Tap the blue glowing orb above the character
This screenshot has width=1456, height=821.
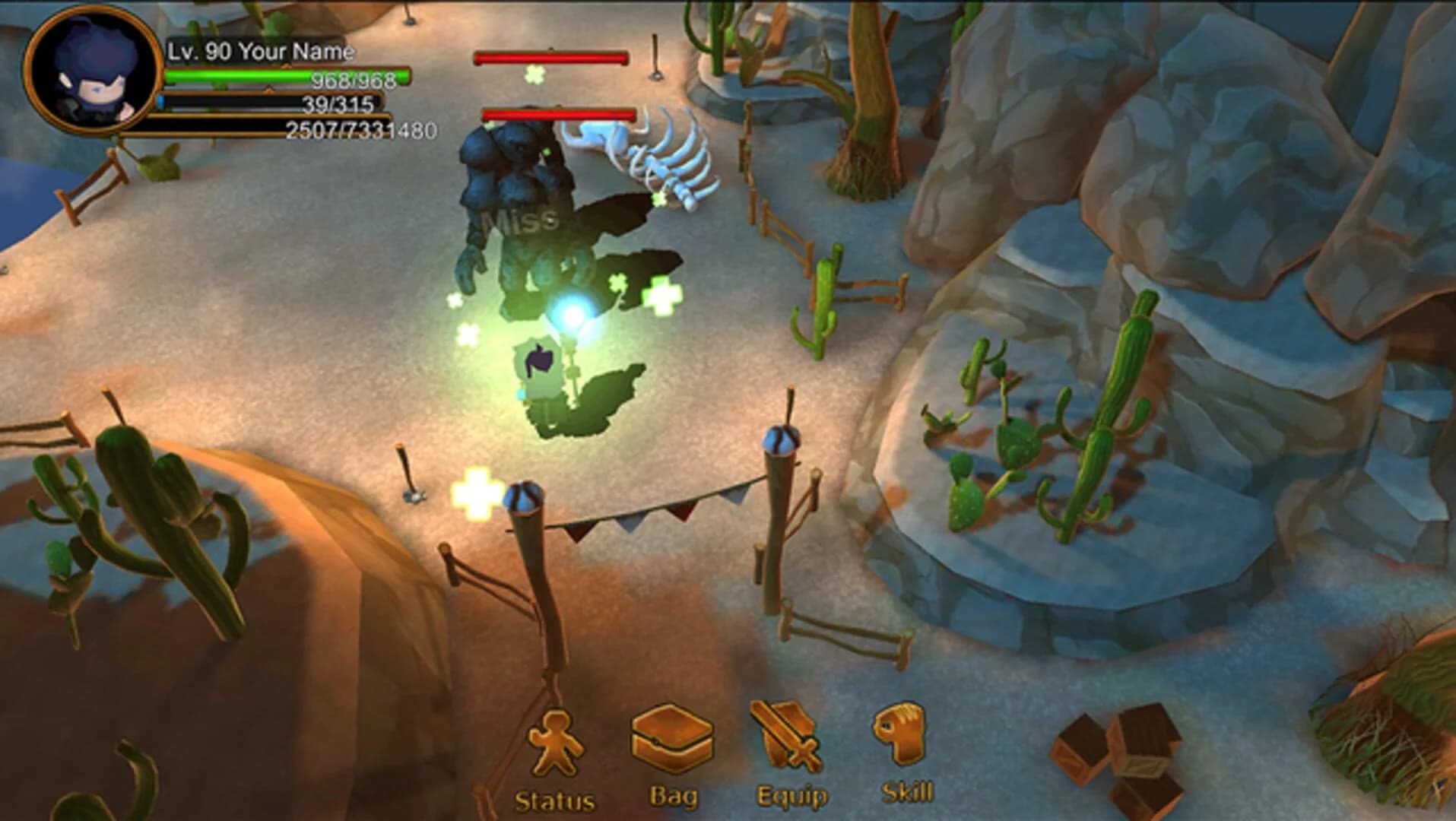click(x=574, y=312)
